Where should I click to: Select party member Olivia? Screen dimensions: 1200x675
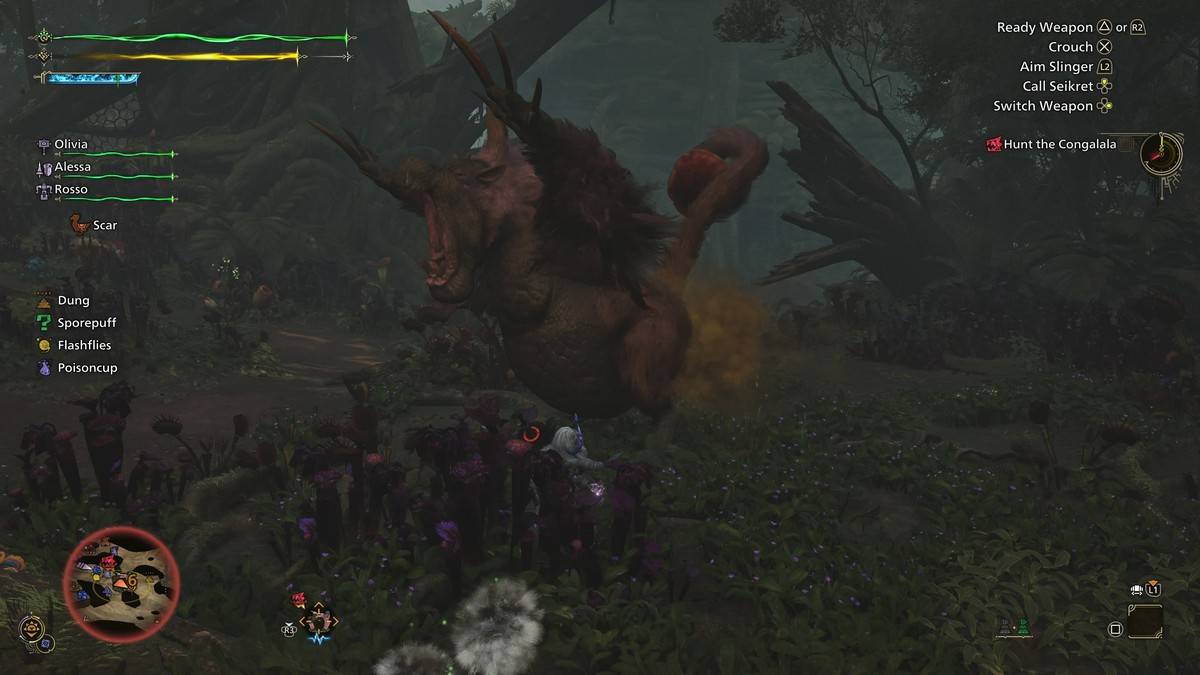pos(71,144)
